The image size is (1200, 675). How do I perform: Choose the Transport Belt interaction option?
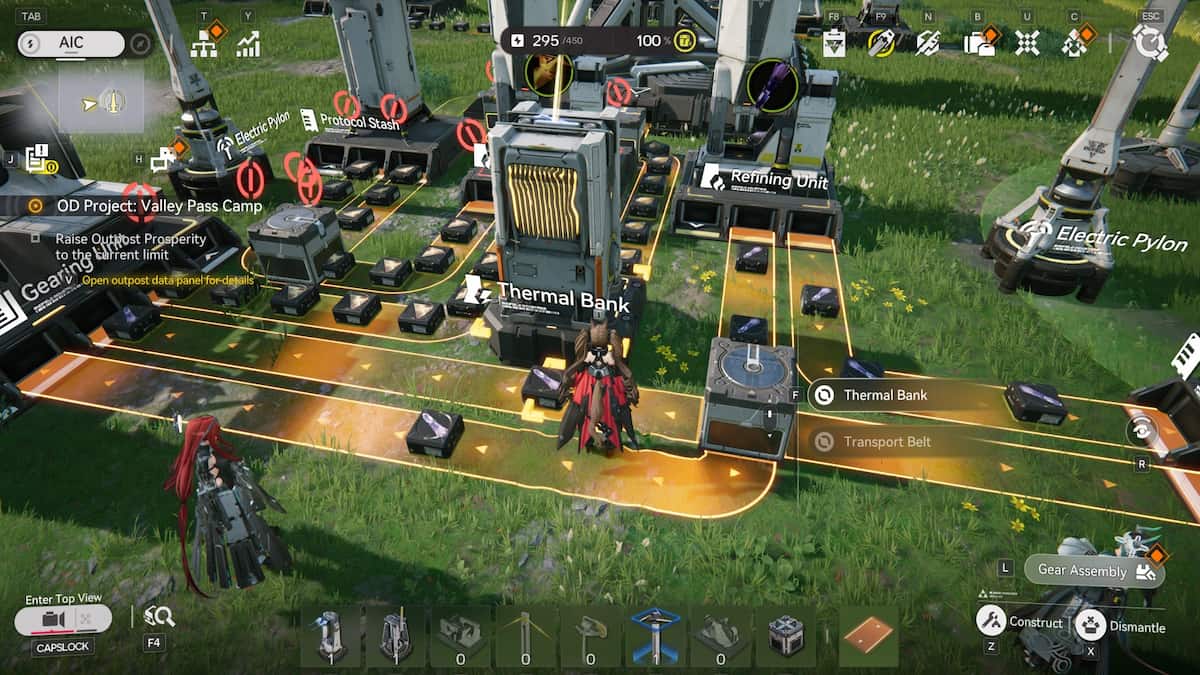click(x=886, y=441)
